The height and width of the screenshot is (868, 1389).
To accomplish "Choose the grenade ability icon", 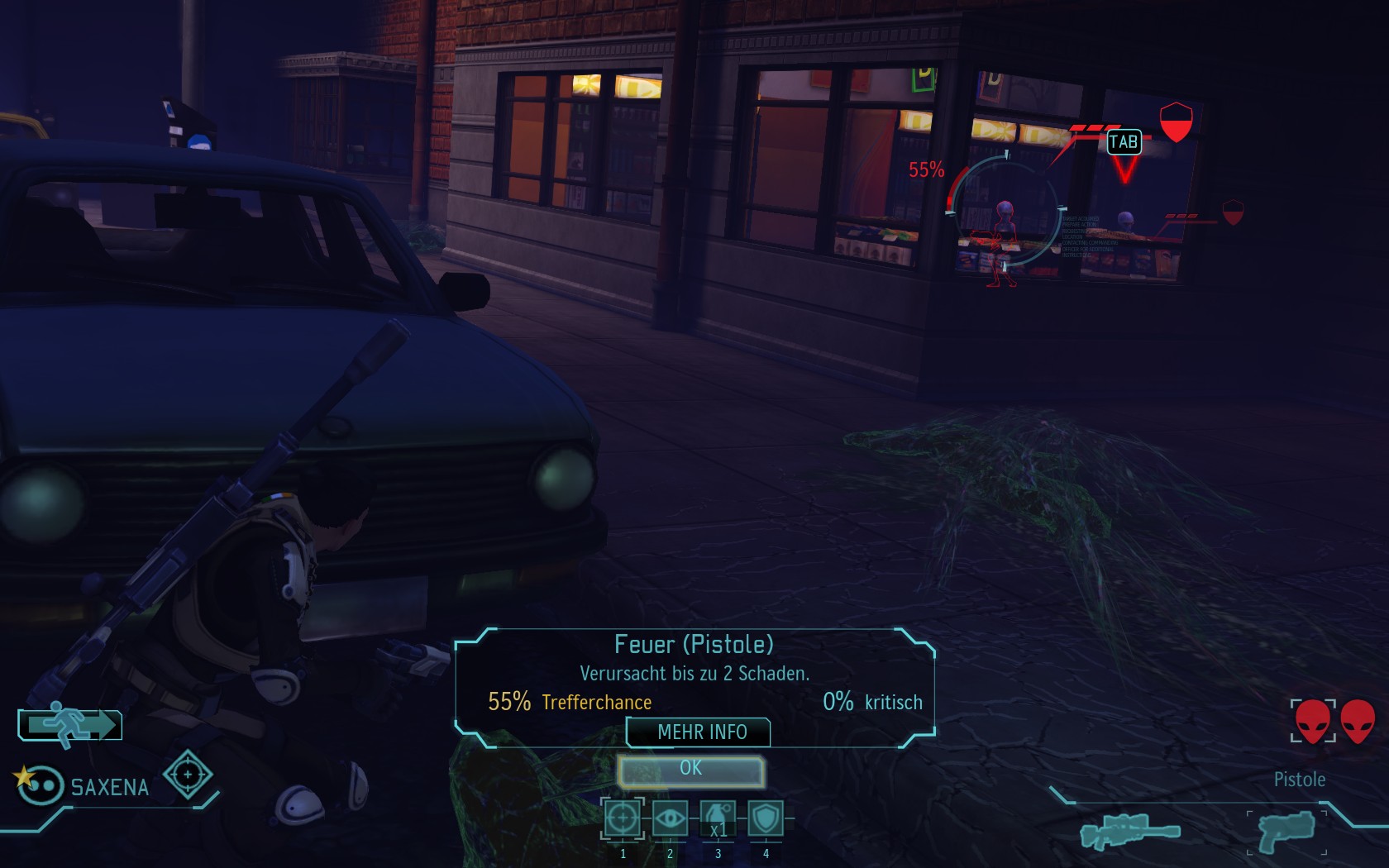I will click(718, 819).
